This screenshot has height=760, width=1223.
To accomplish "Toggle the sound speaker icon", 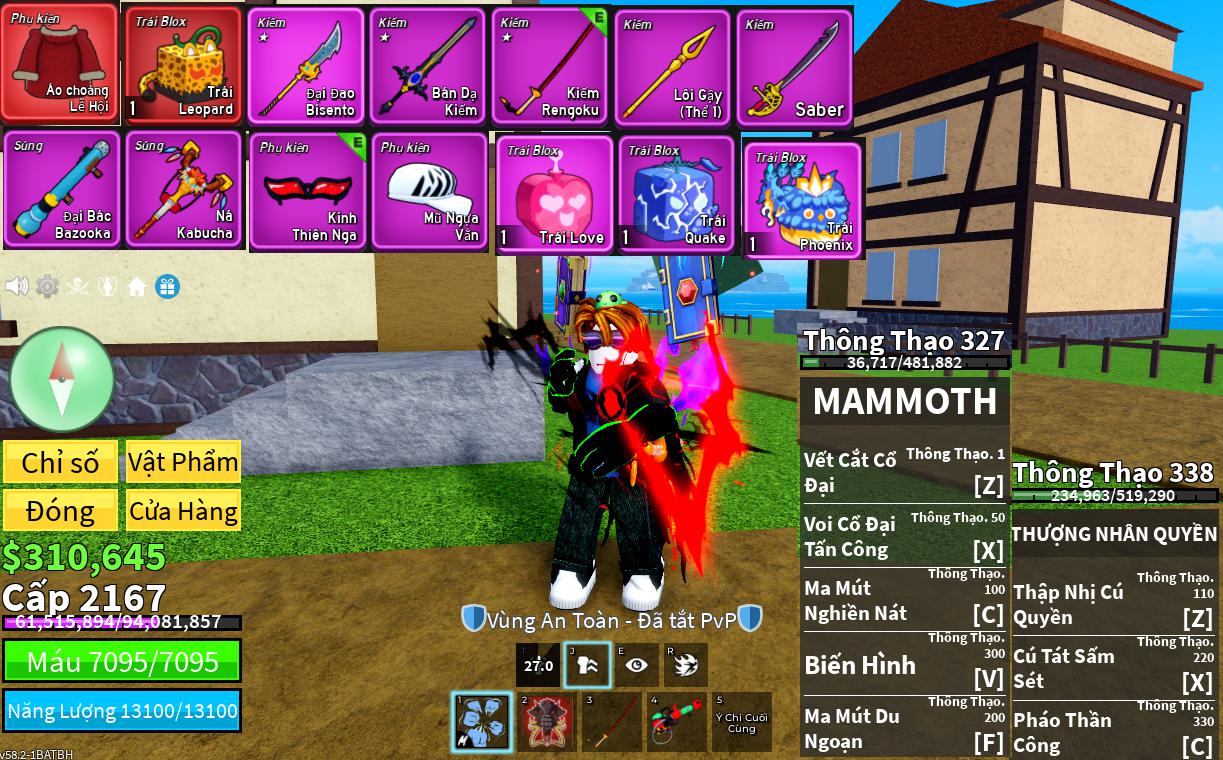I will click(x=17, y=287).
